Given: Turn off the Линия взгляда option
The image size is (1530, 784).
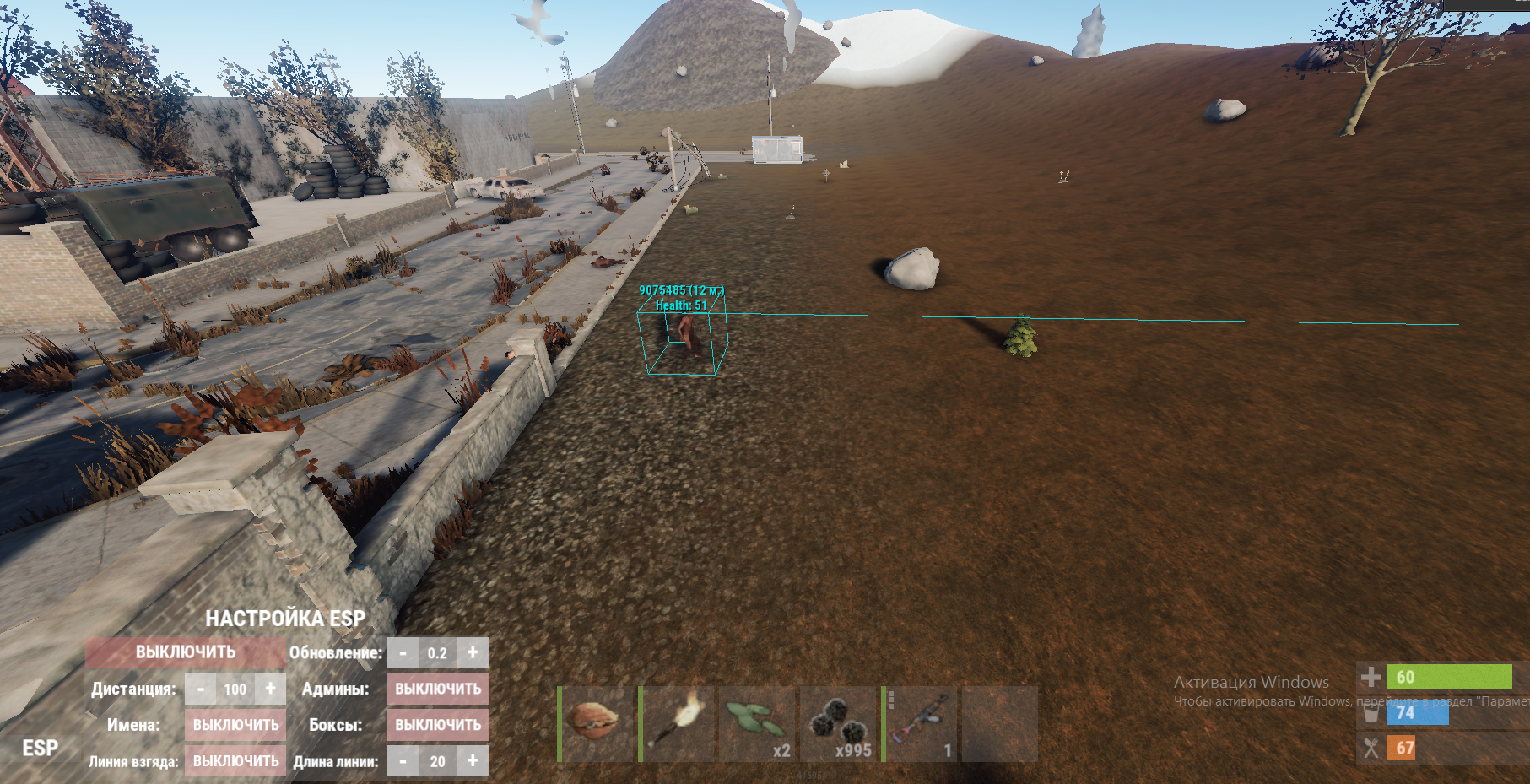Looking at the screenshot, I should (x=235, y=761).
